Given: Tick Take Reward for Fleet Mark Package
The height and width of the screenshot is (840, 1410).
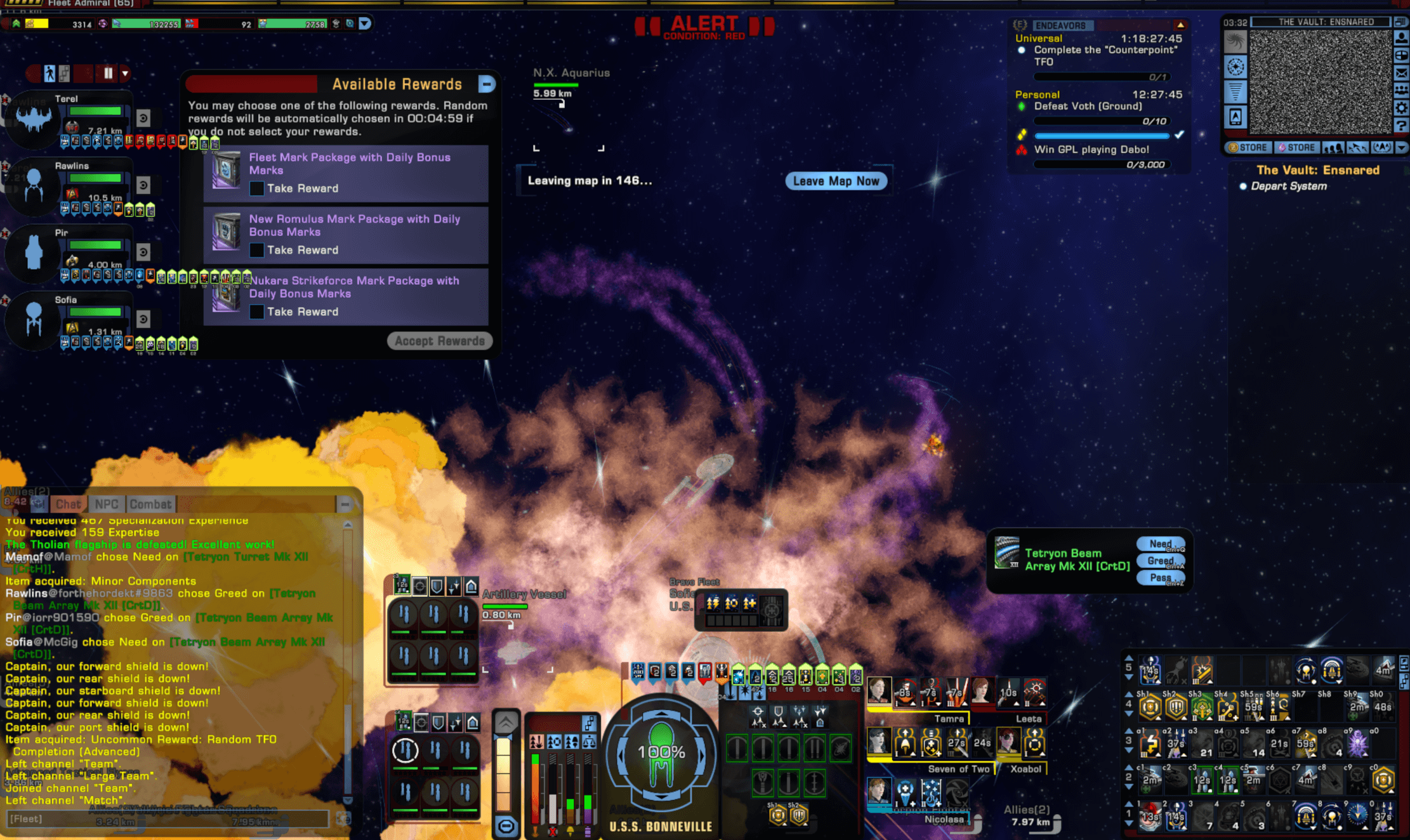Looking at the screenshot, I should [x=257, y=188].
